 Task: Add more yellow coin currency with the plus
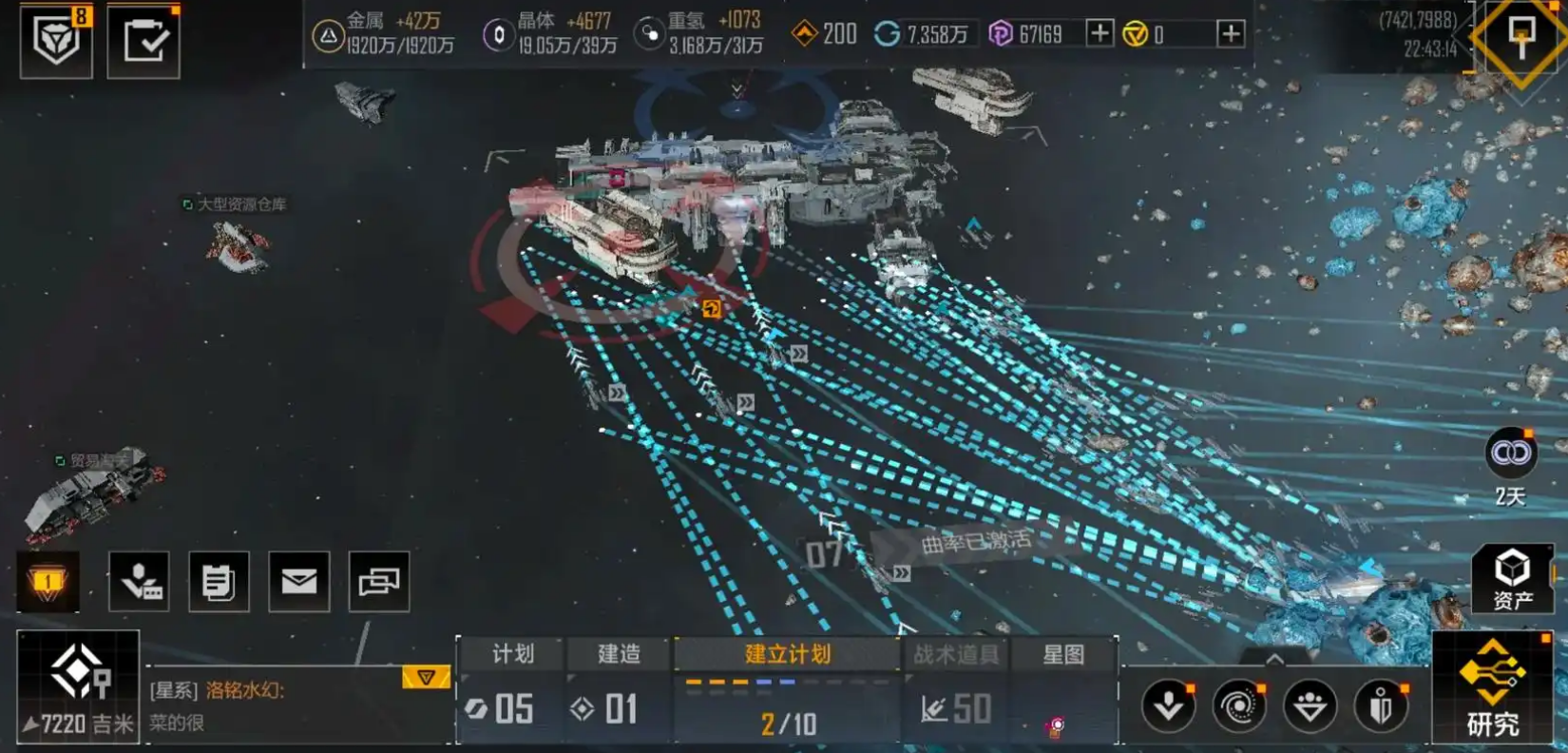(1231, 34)
